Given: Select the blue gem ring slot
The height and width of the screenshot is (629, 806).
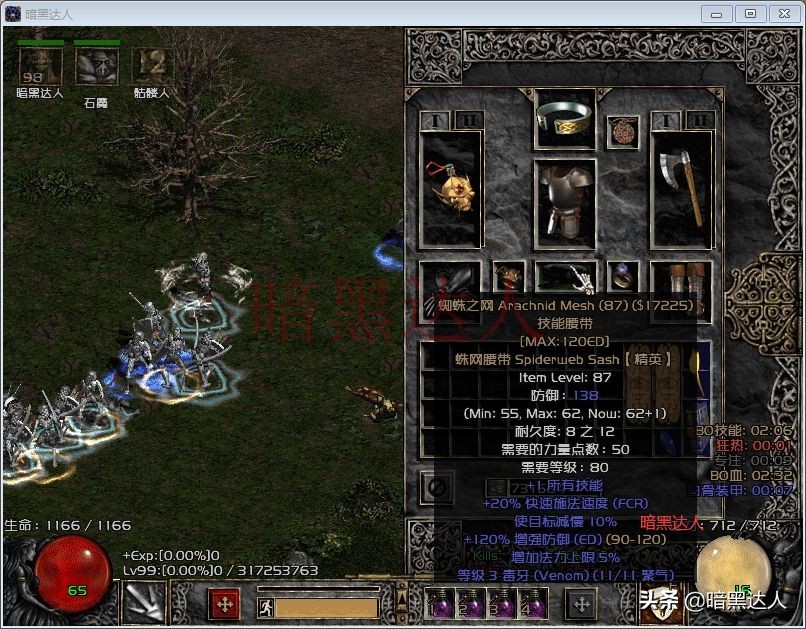Looking at the screenshot, I should 625,276.
